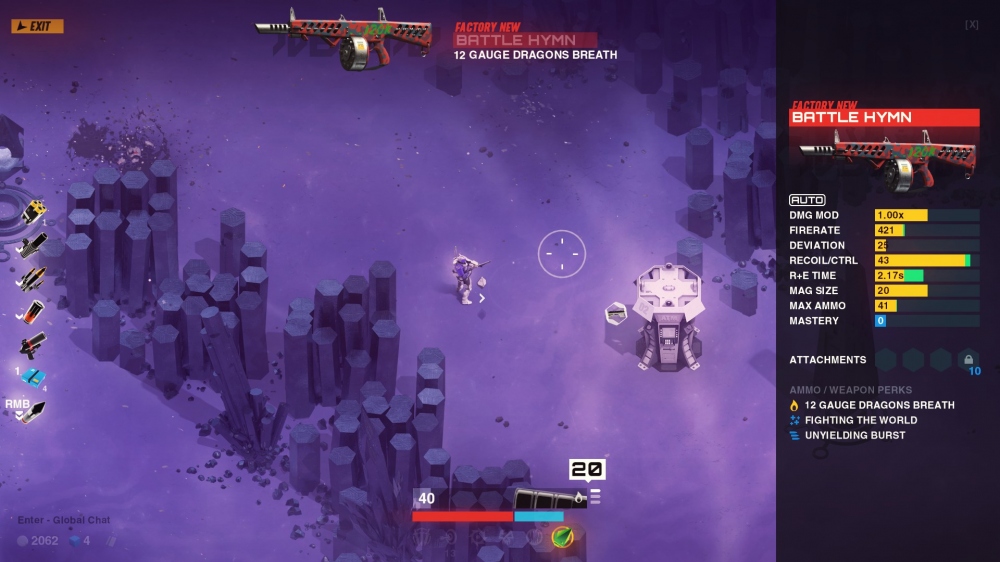
Task: Open the Global Chat box
Action: [x=63, y=520]
